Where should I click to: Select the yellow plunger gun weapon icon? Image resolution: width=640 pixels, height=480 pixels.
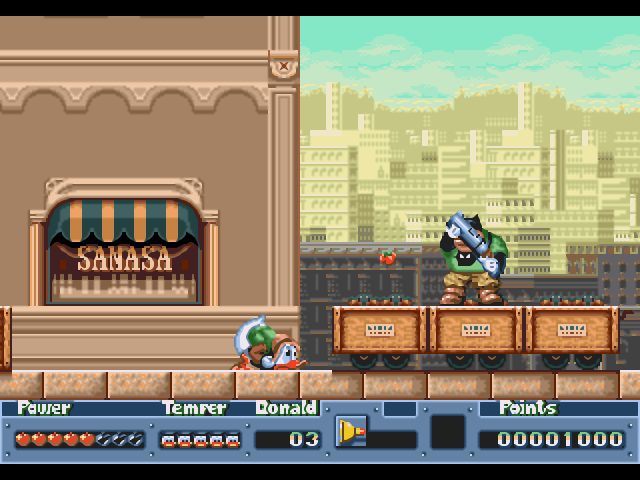350,431
